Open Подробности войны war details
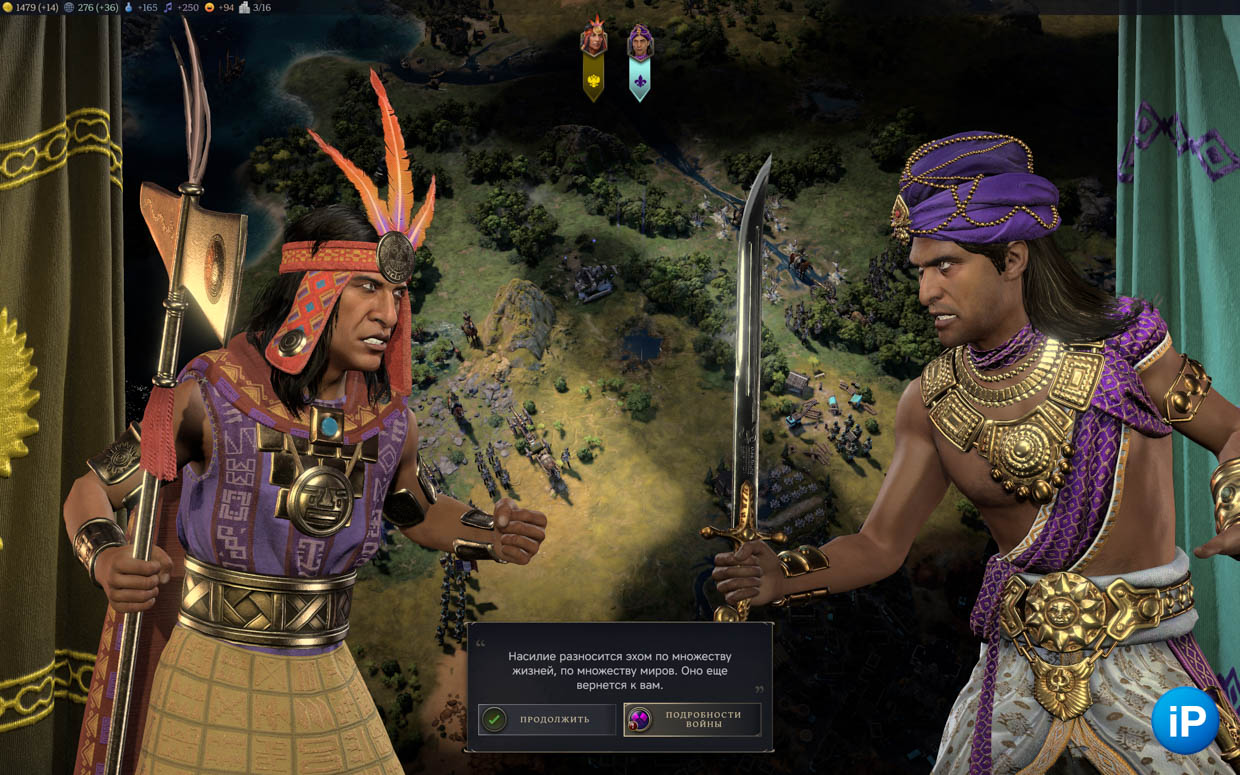 [x=692, y=719]
